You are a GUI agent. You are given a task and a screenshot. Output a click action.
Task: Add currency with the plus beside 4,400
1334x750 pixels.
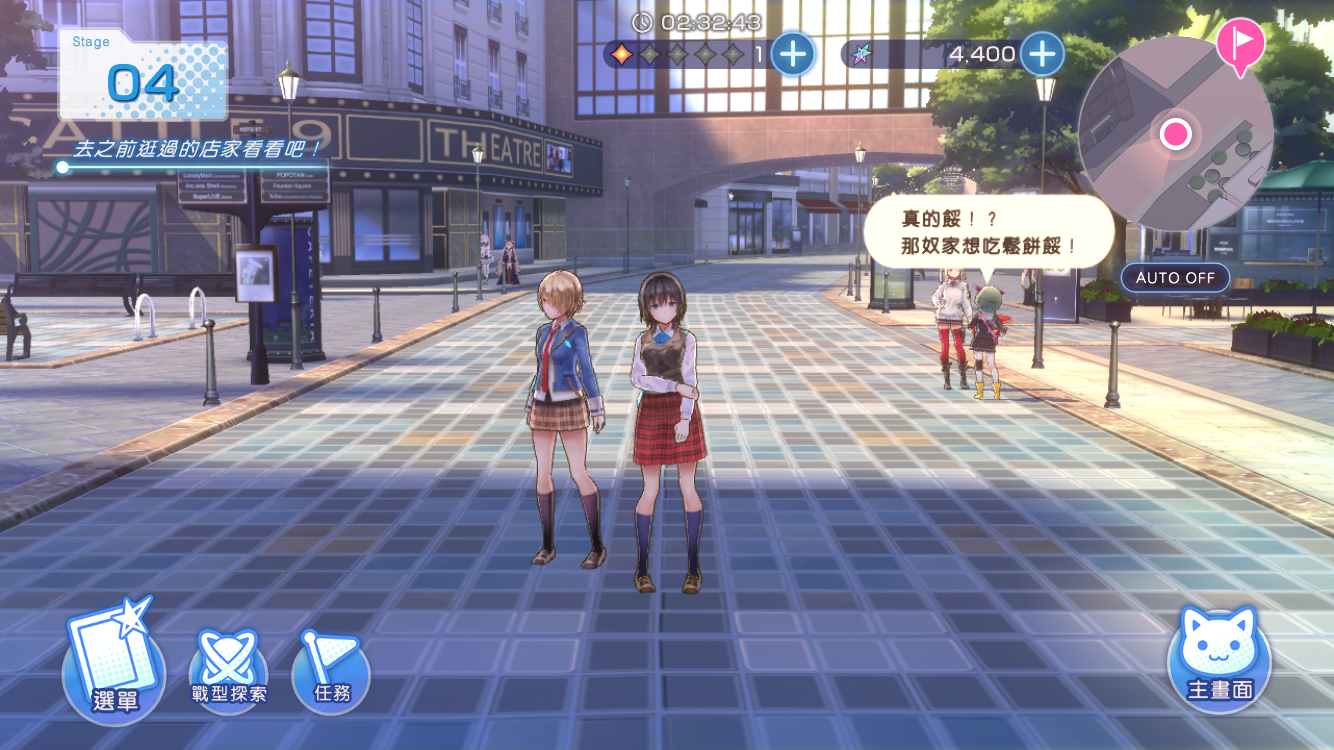tap(1041, 54)
